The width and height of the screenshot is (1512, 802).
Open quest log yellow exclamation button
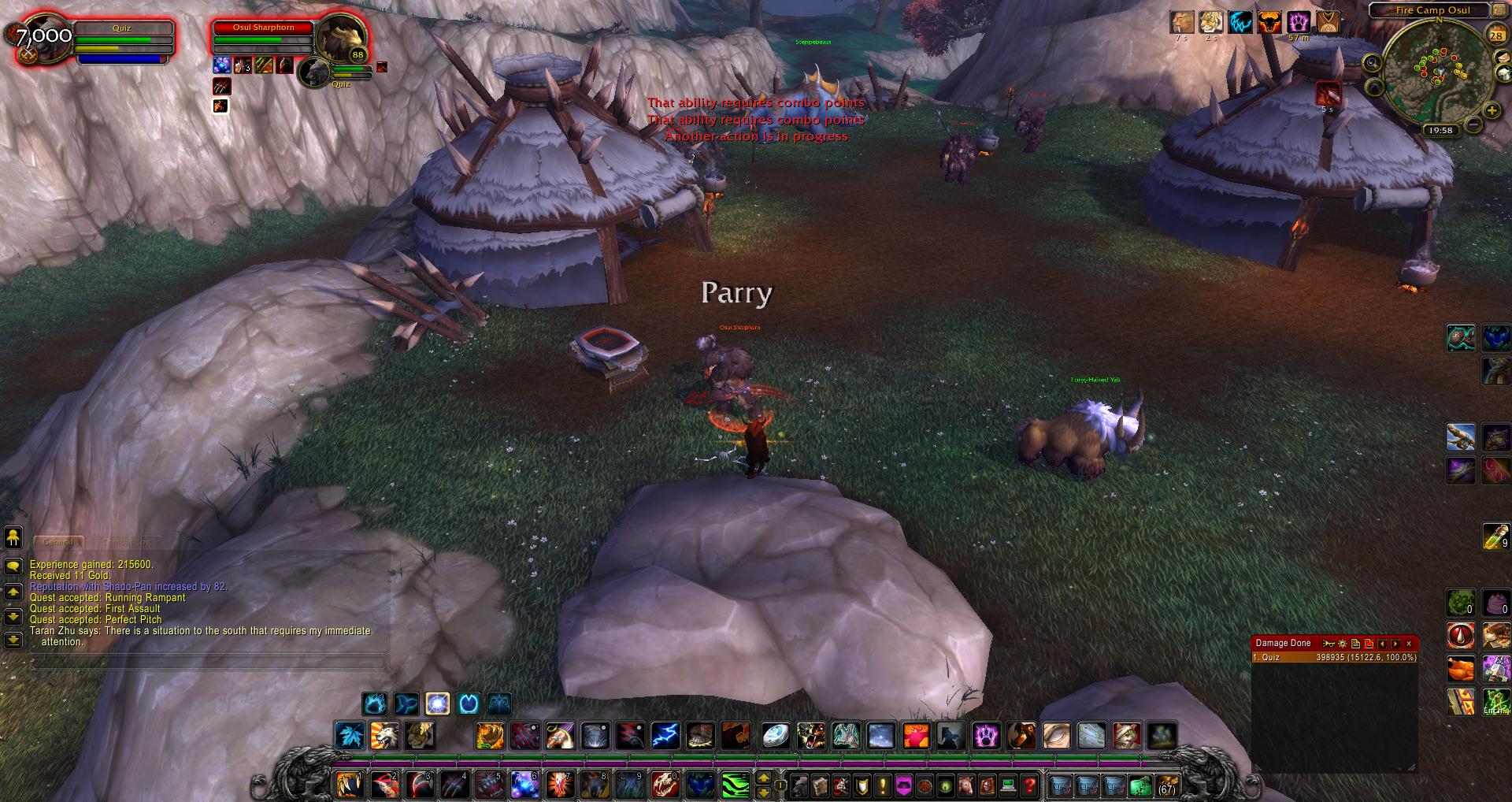point(883,785)
